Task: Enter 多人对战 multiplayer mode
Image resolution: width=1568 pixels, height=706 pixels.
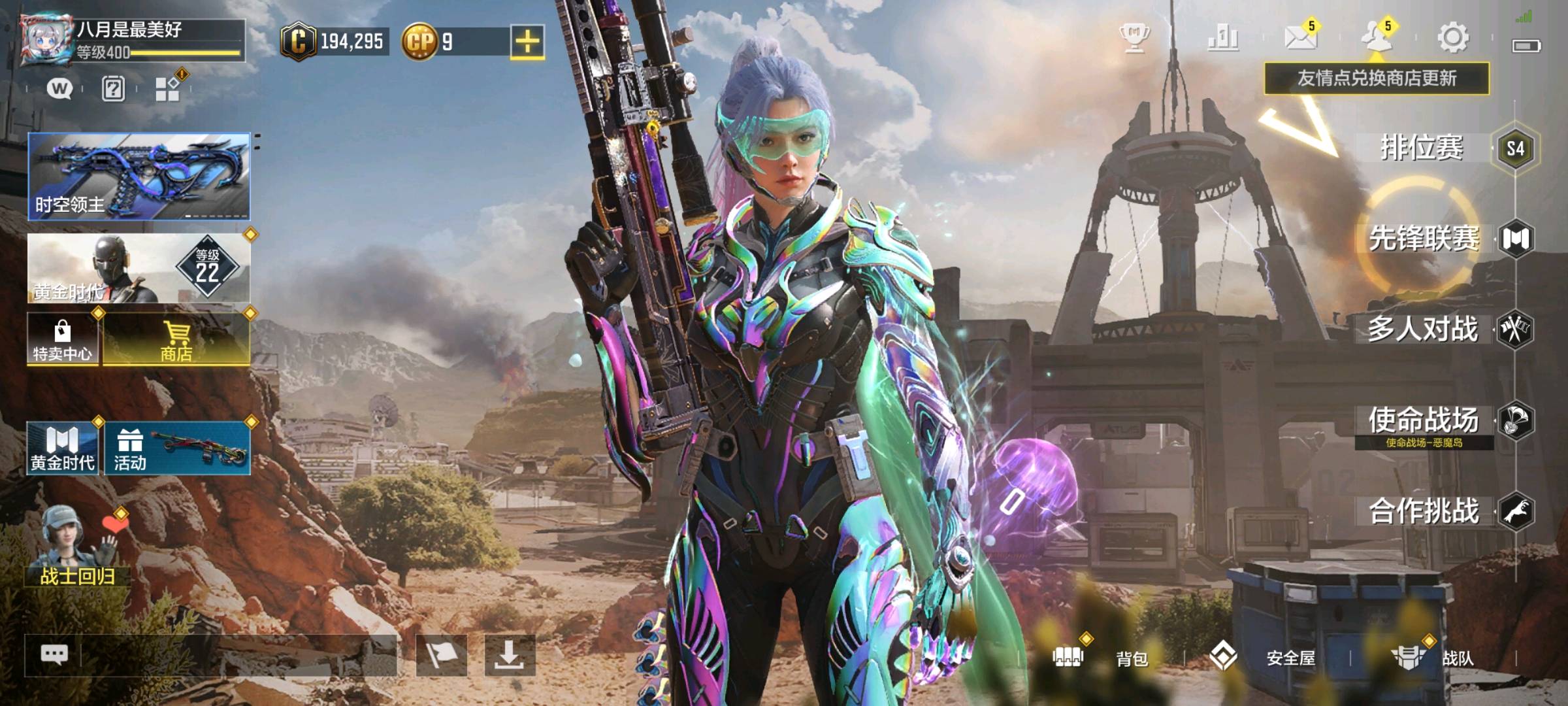Action: point(1423,329)
